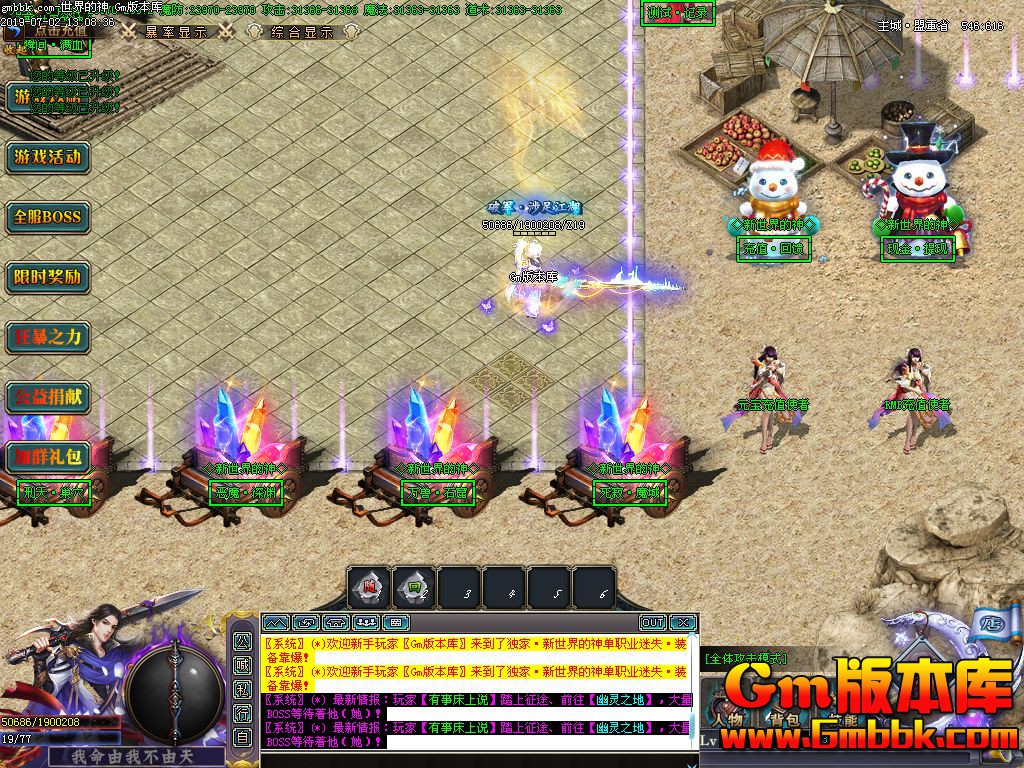Switch to the 喊 shout chat channel

tap(242, 665)
